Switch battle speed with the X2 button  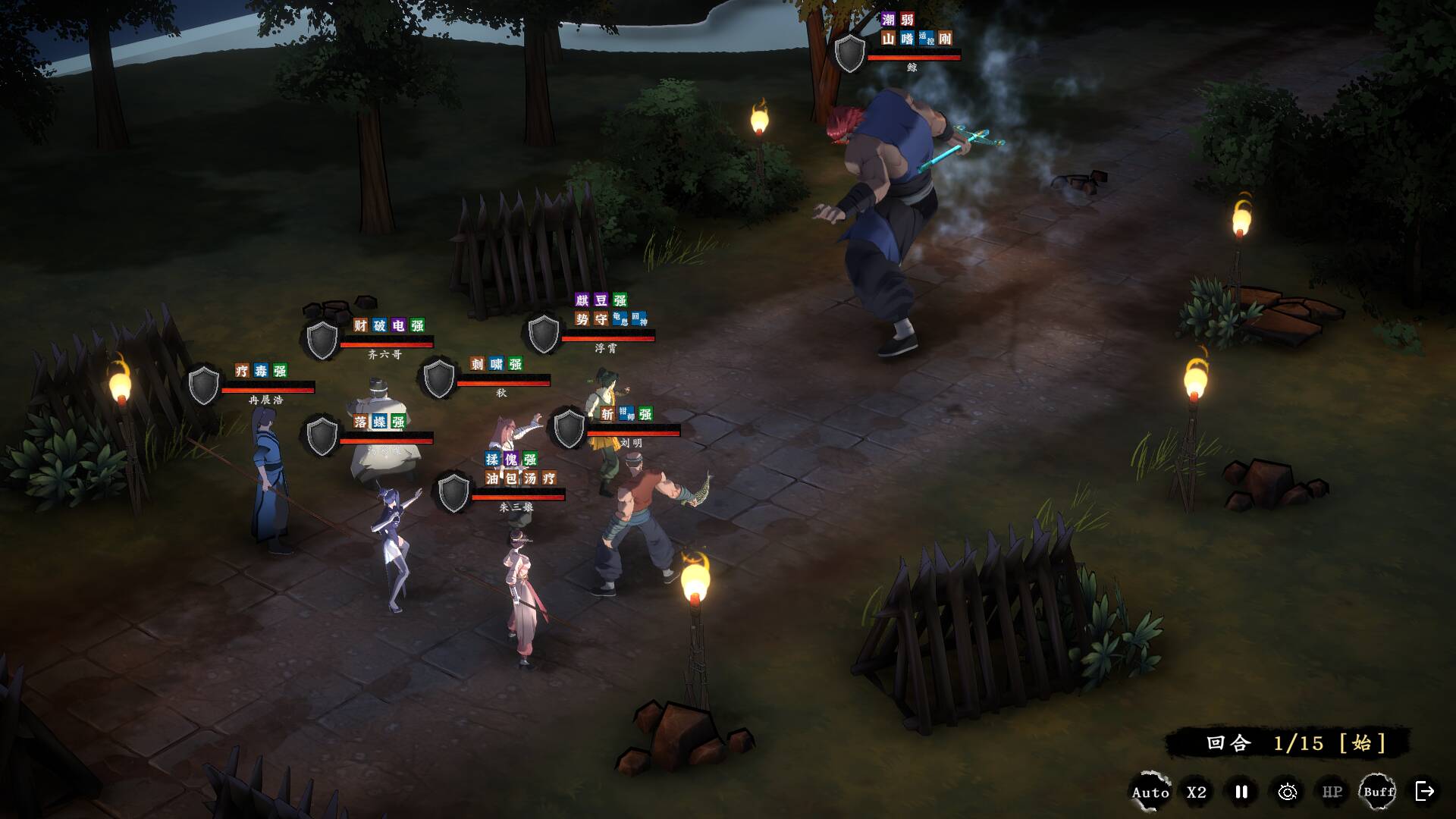[x=1197, y=792]
